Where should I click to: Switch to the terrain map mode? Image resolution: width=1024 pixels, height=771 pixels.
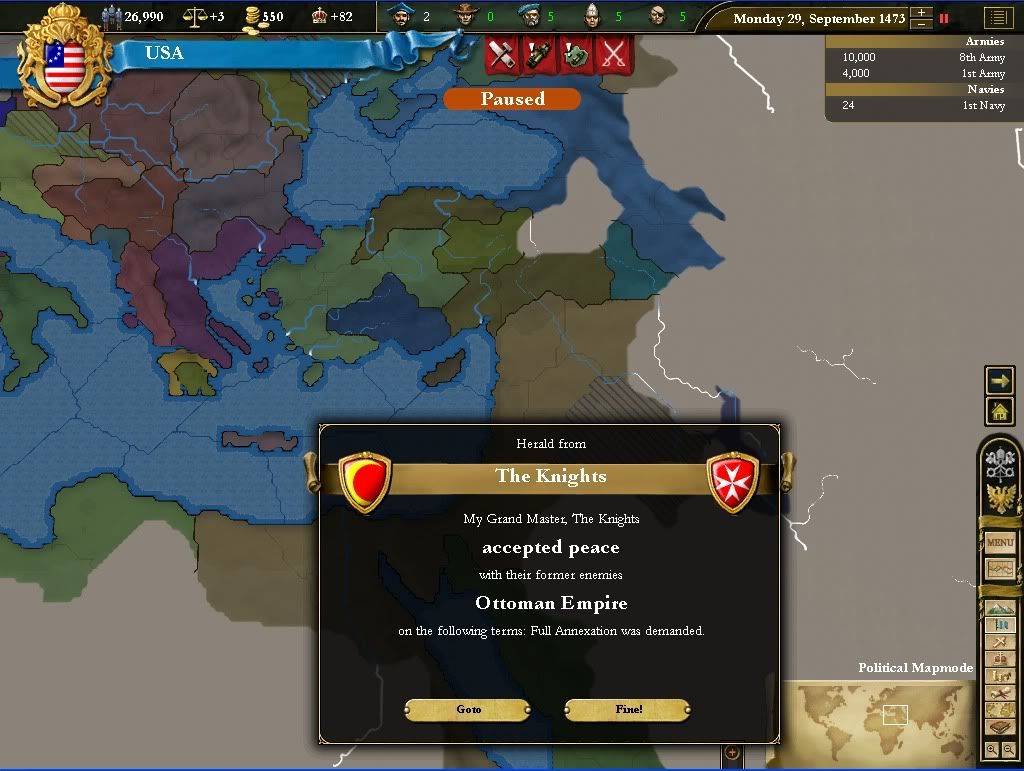click(x=1000, y=609)
